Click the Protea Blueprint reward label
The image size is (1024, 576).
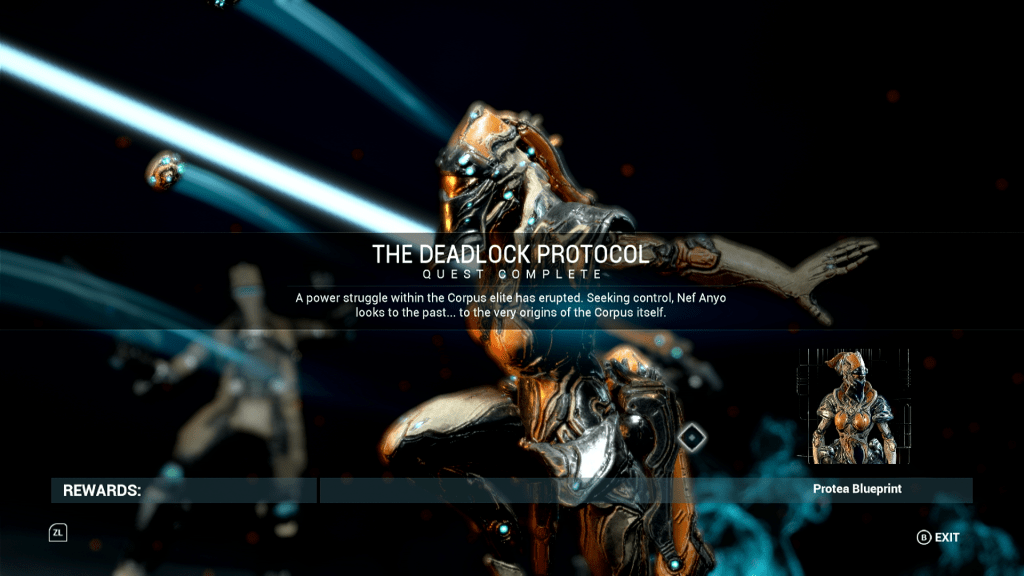[857, 490]
